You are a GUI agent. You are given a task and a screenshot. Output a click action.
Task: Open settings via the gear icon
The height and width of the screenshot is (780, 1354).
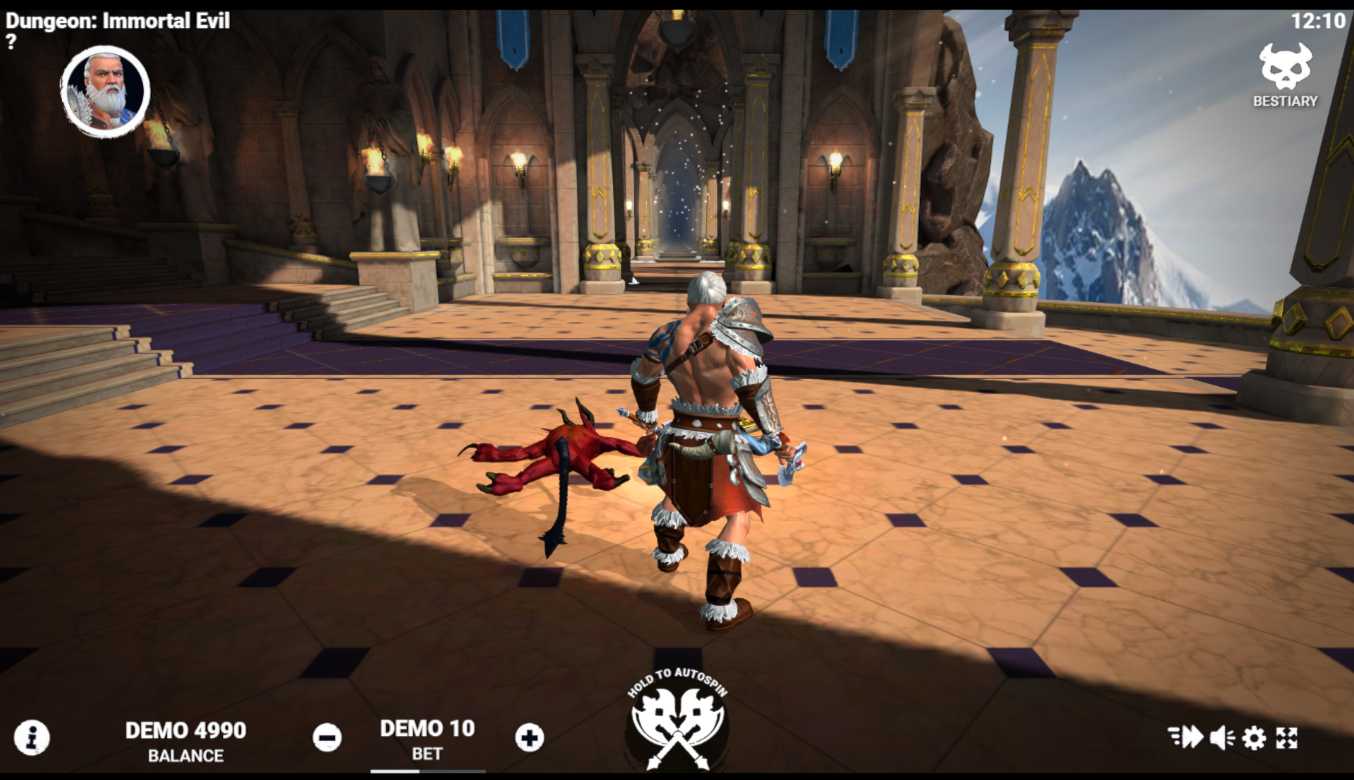(1254, 738)
